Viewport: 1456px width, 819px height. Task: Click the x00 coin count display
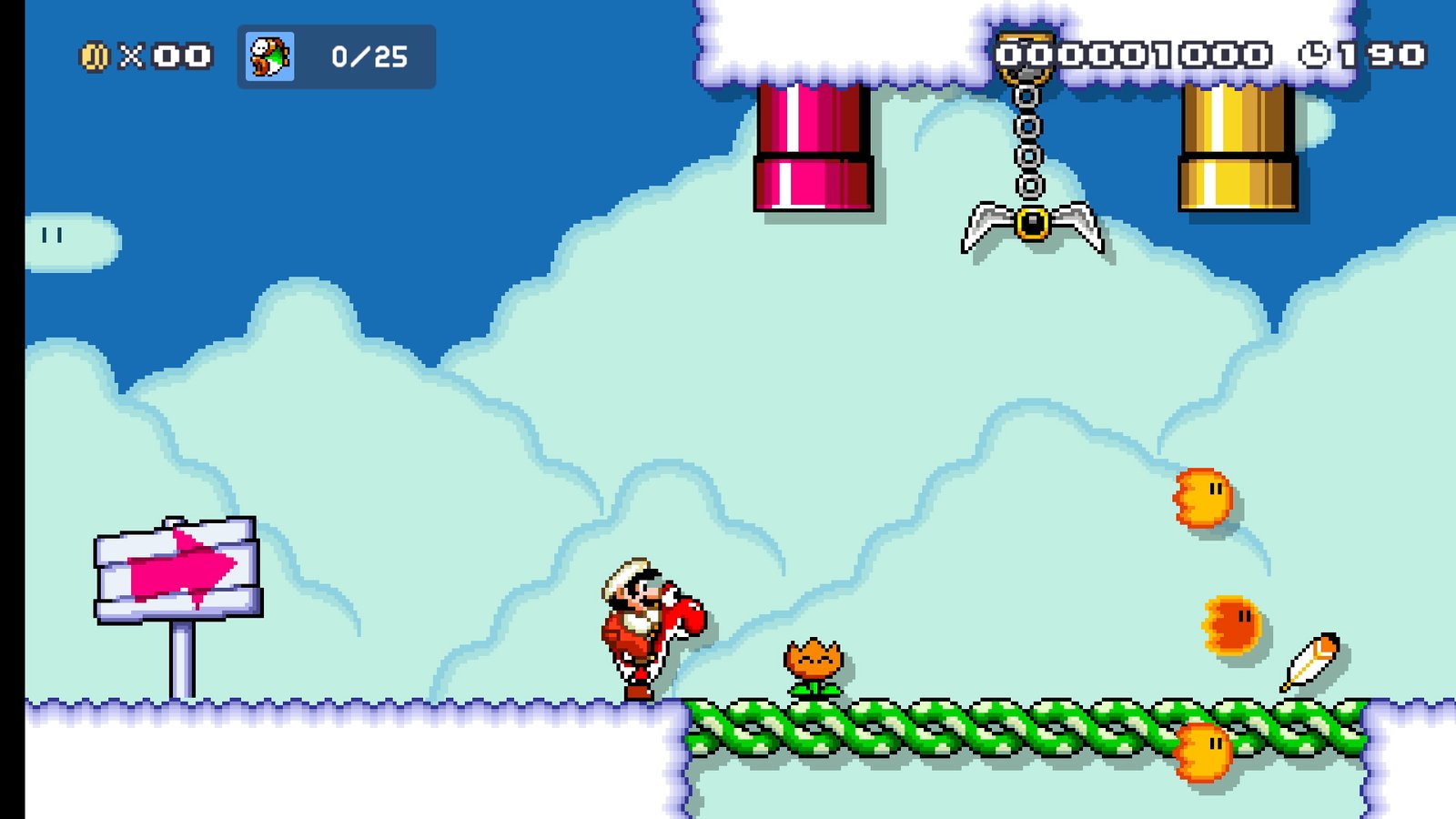164,56
